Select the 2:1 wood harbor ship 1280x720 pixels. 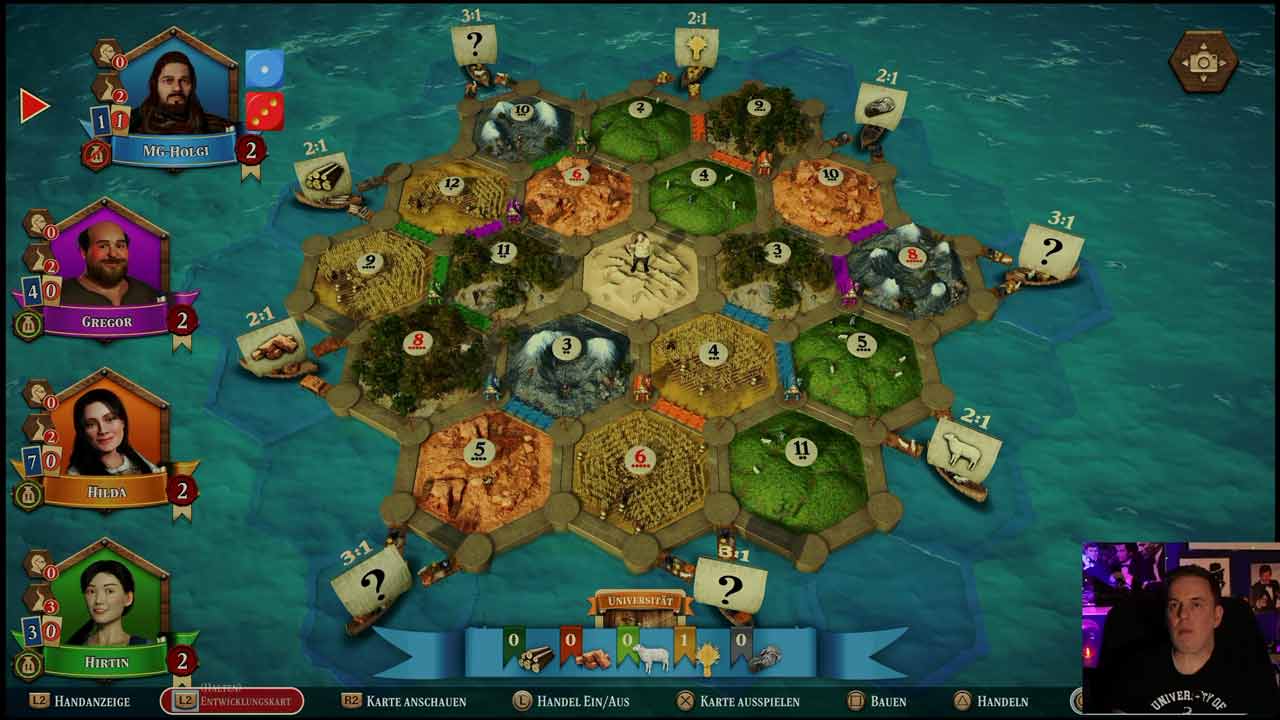click(323, 180)
